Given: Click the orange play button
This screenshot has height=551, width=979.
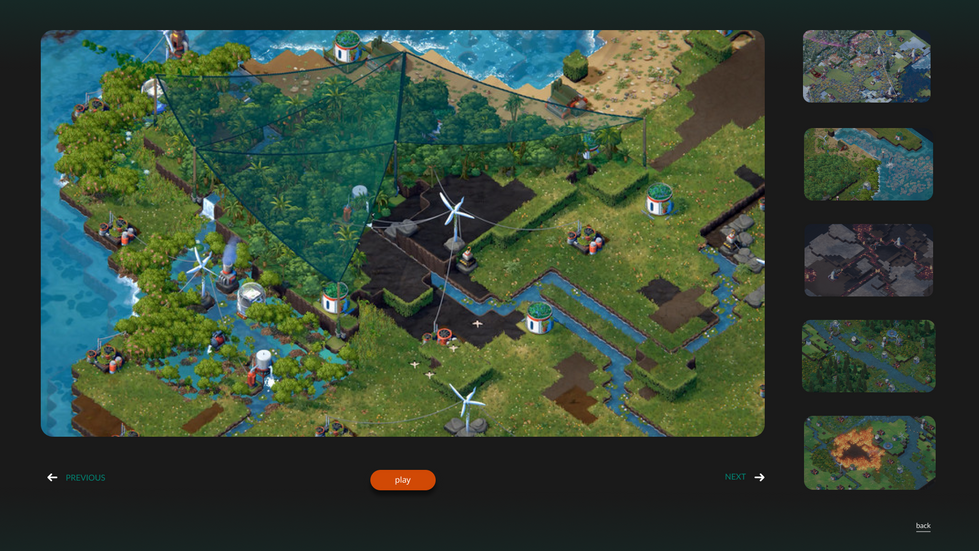Looking at the screenshot, I should point(402,480).
